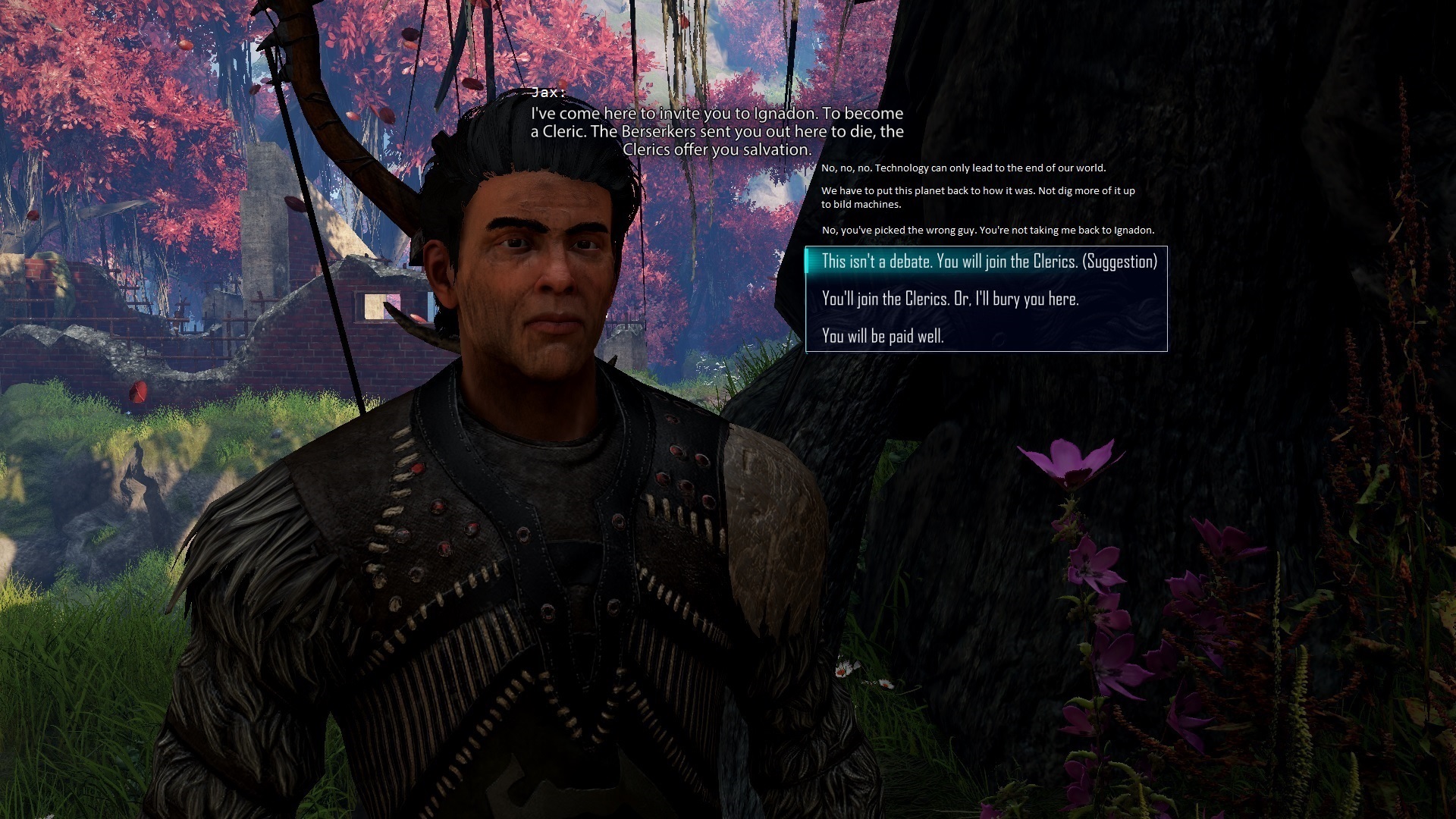The width and height of the screenshot is (1456, 819).
Task: Choose the Suggestion reply "This isn't a debate"
Action: click(x=988, y=262)
